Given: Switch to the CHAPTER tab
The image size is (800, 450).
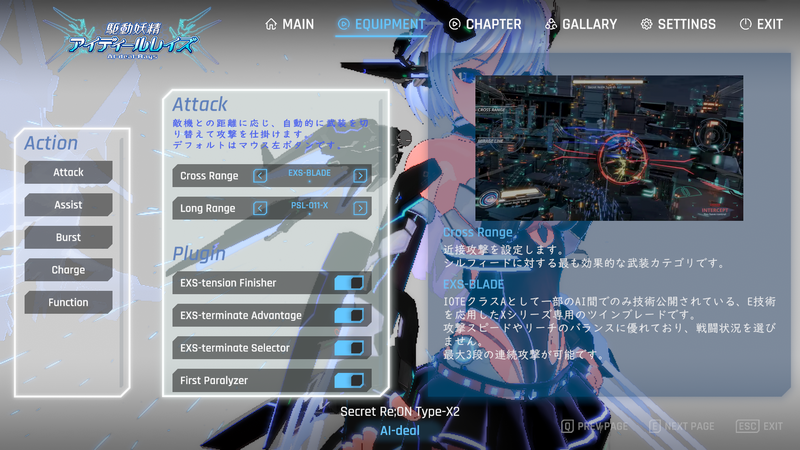Looking at the screenshot, I should [485, 24].
